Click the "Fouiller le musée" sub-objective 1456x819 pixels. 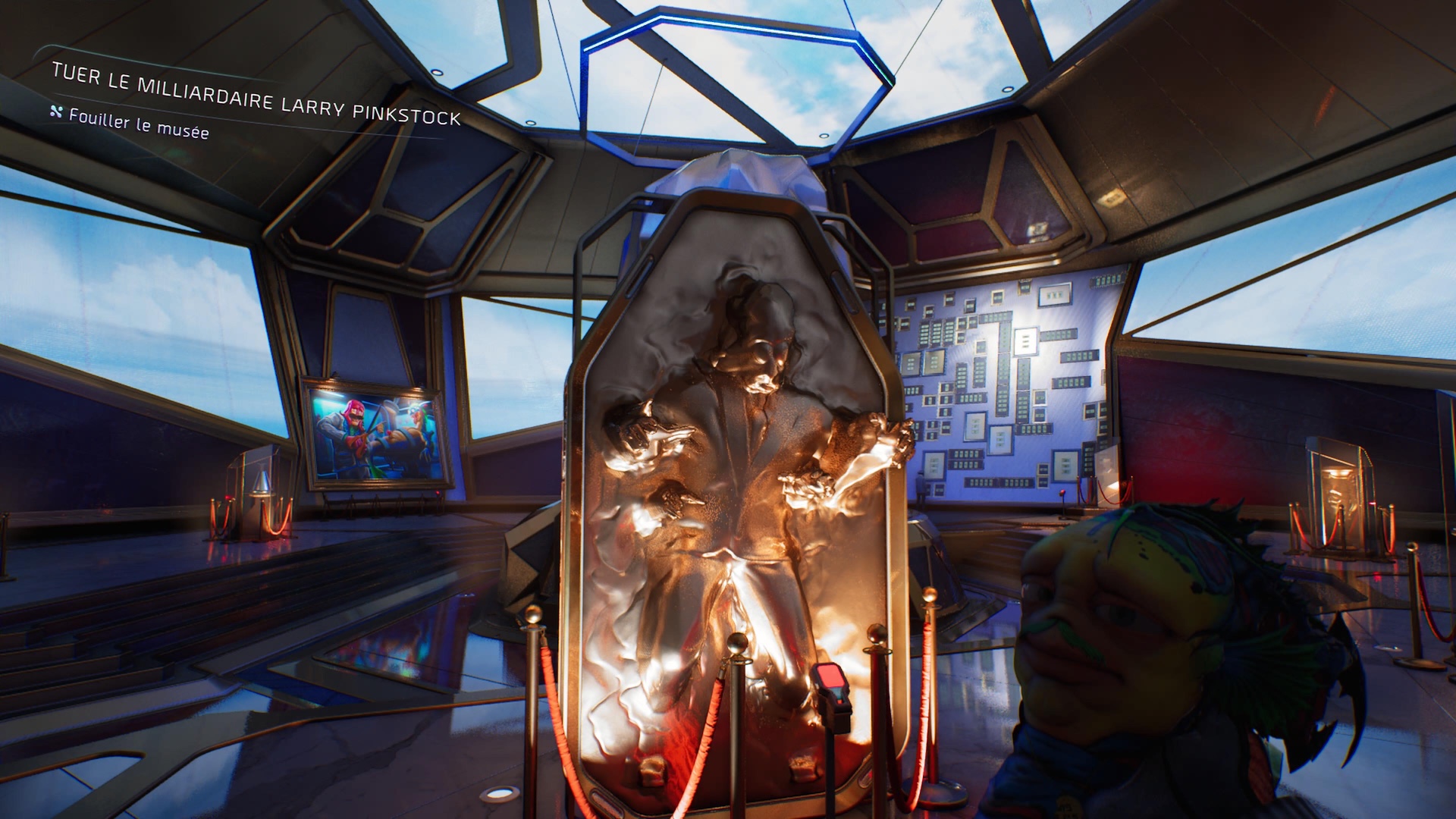(138, 123)
